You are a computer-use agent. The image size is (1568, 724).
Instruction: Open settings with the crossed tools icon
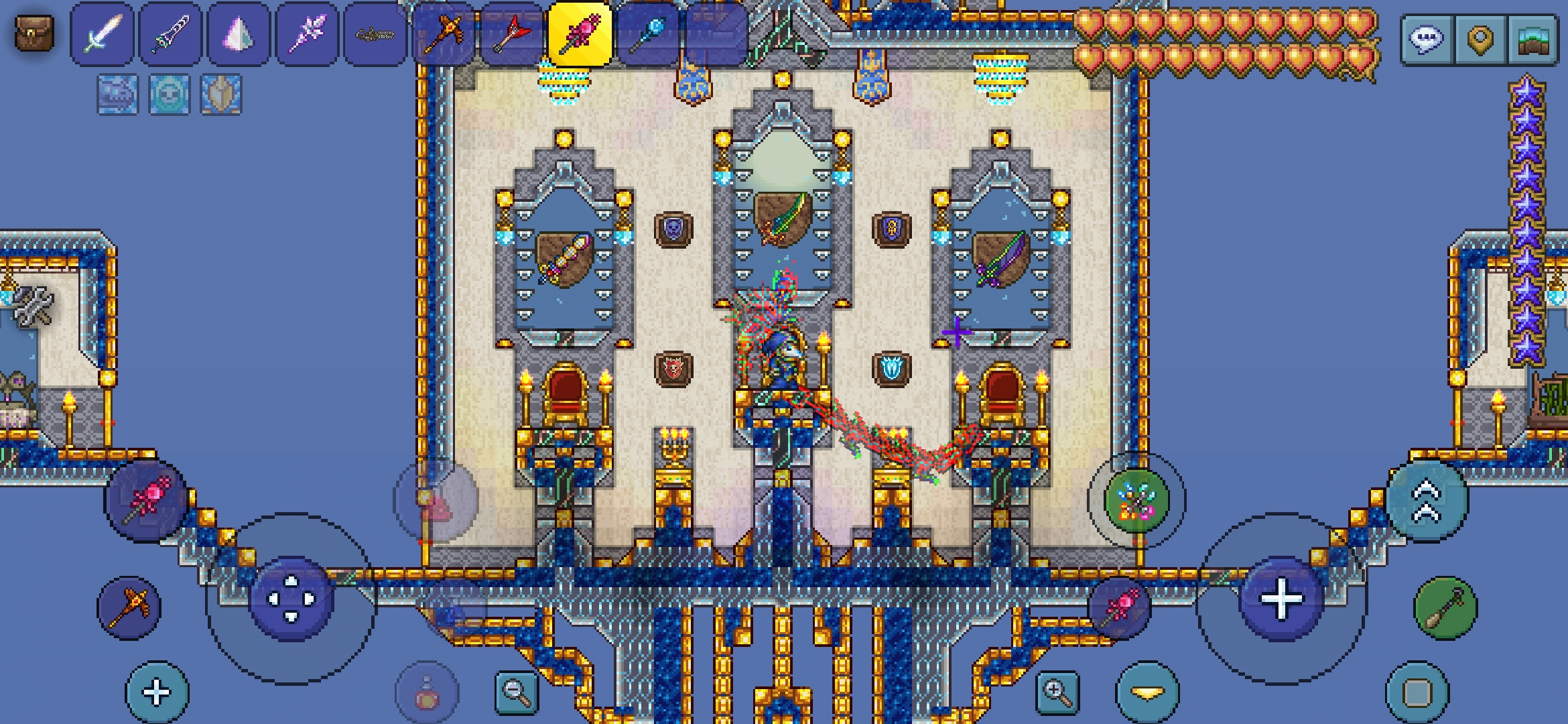tap(34, 306)
